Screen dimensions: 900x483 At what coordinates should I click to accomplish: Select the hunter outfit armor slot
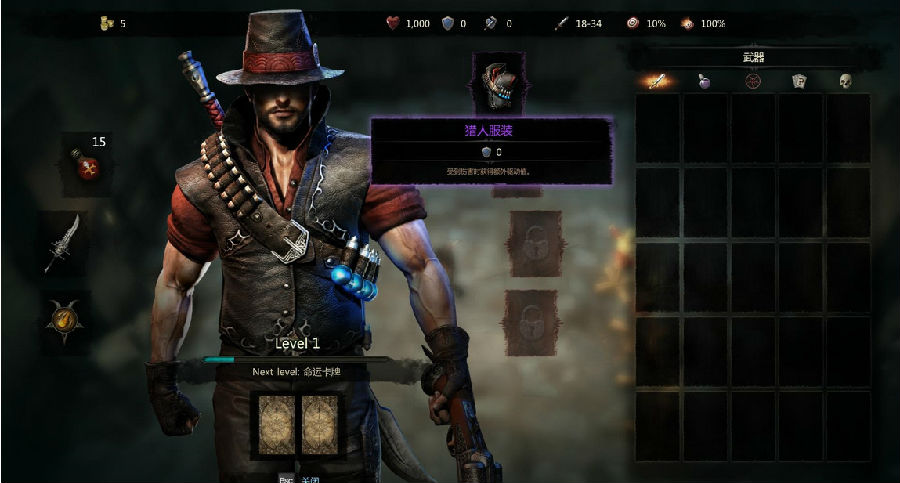(498, 82)
